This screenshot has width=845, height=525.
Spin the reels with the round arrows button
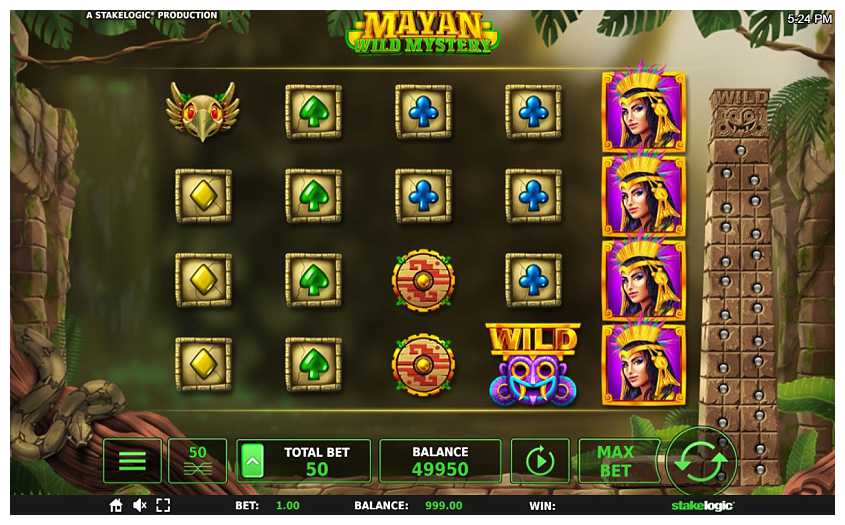(x=701, y=463)
